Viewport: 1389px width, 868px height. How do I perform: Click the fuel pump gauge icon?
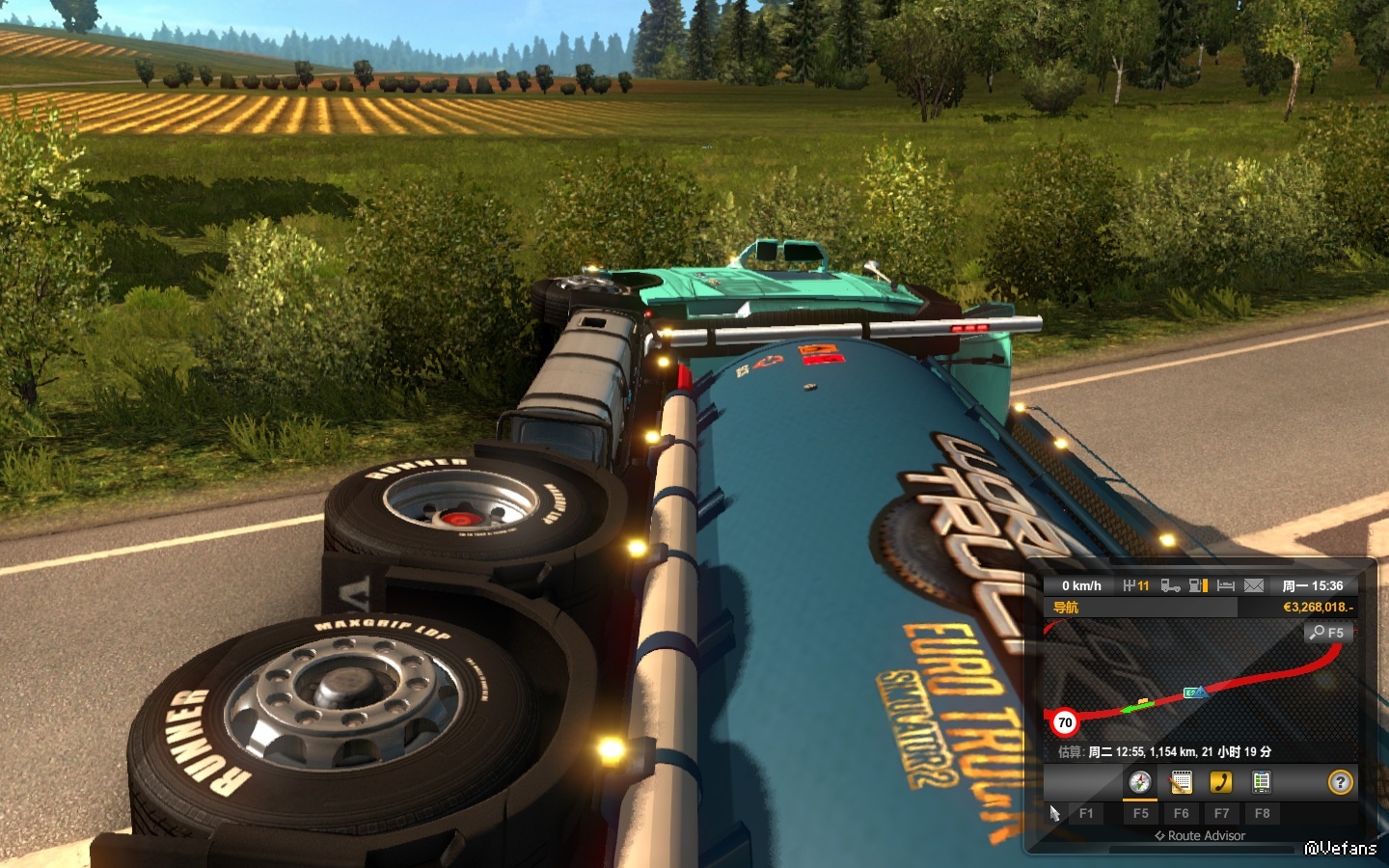[1198, 585]
